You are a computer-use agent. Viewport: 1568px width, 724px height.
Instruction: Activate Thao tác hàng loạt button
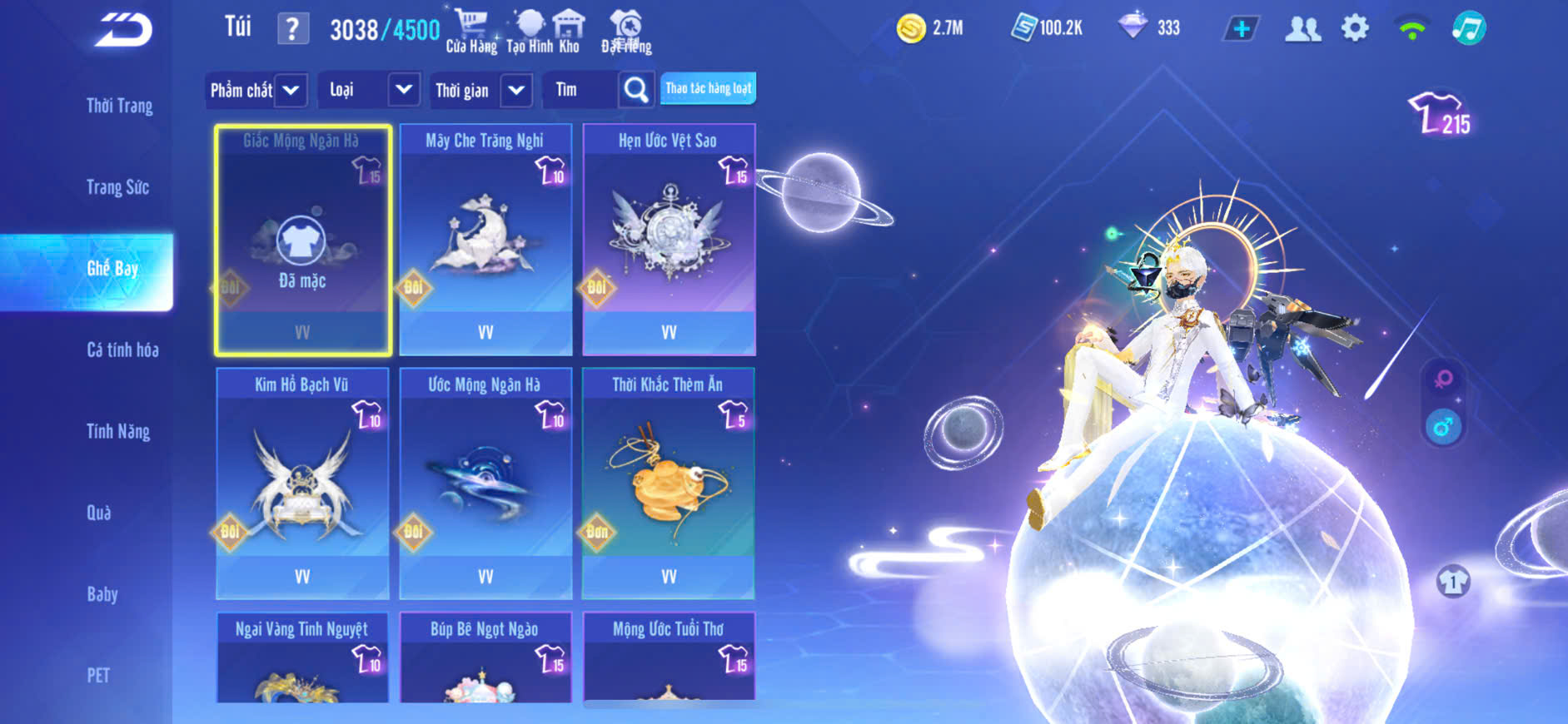click(x=708, y=88)
